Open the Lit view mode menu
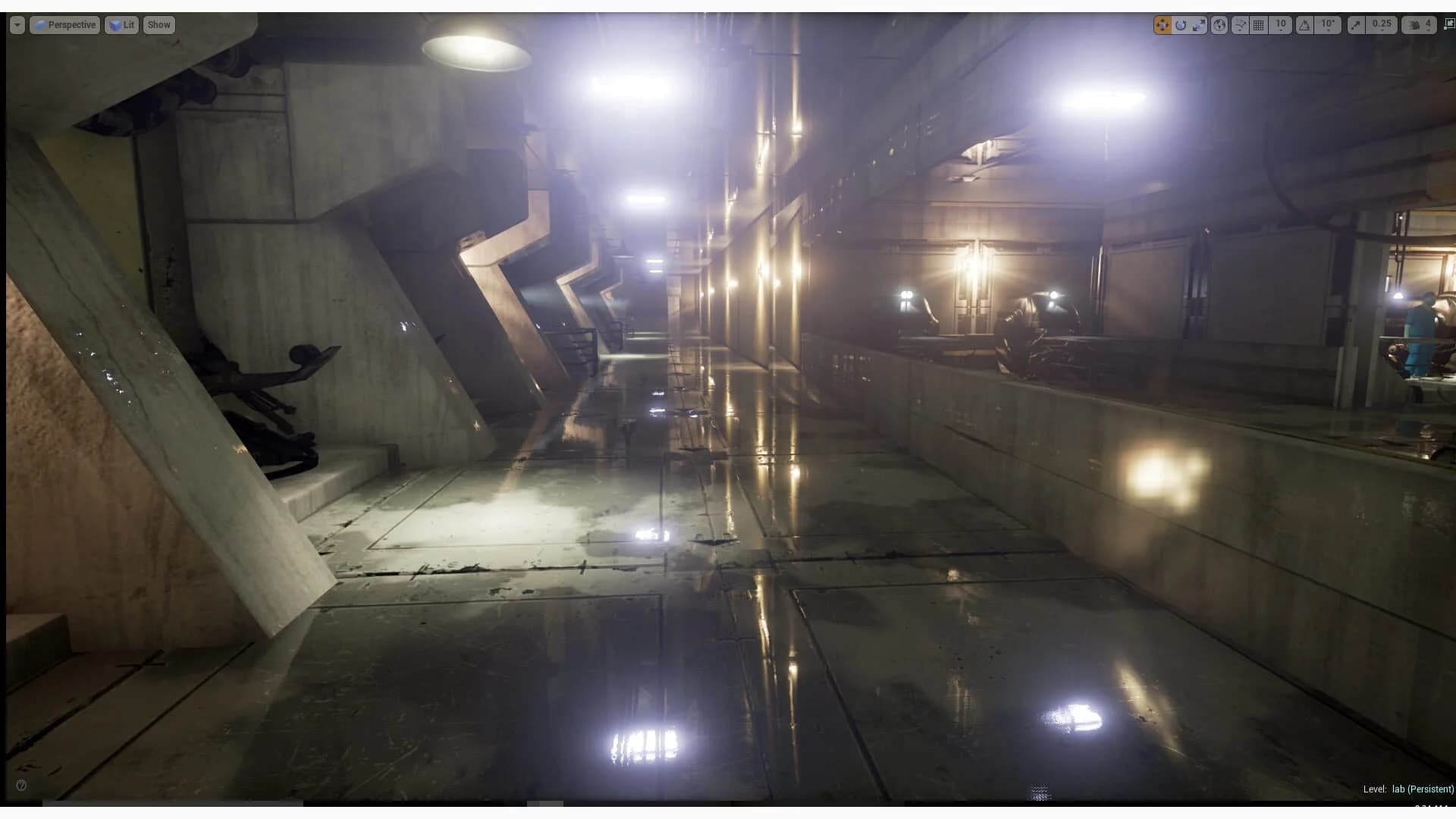The height and width of the screenshot is (819, 1456). (x=121, y=24)
